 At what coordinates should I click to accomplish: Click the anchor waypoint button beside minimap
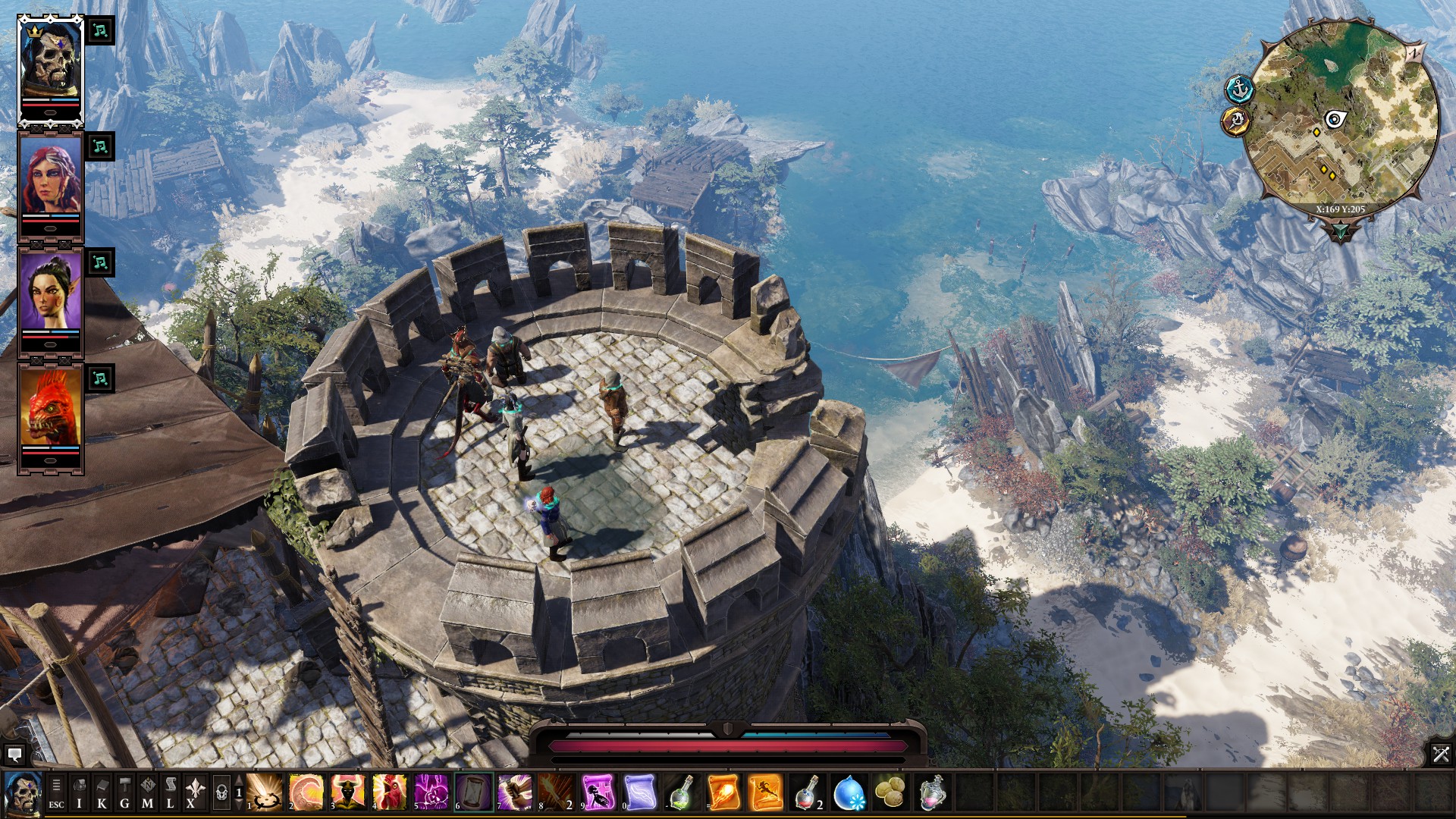[x=1239, y=89]
